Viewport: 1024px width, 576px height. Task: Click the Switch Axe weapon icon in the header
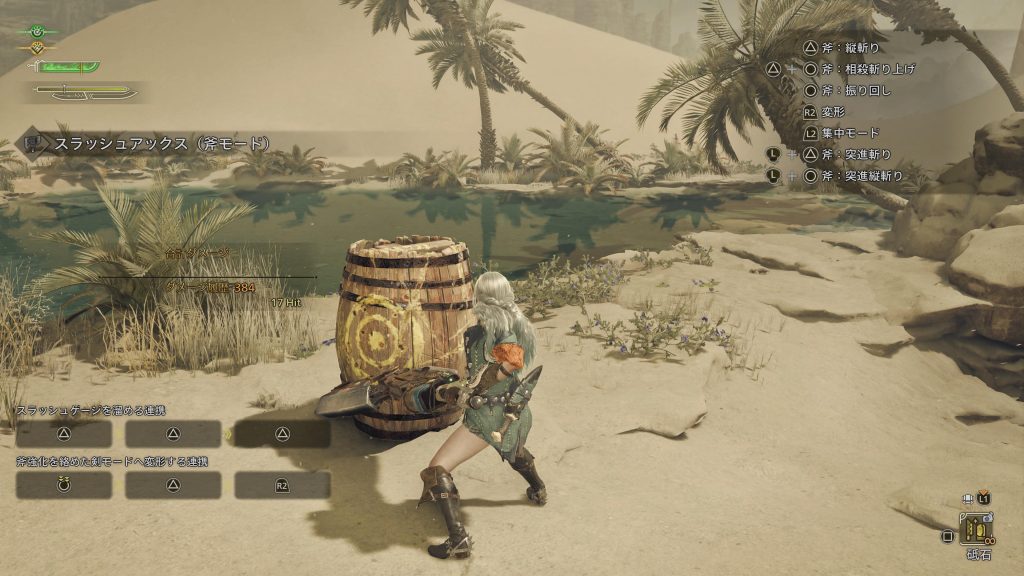pos(36,143)
